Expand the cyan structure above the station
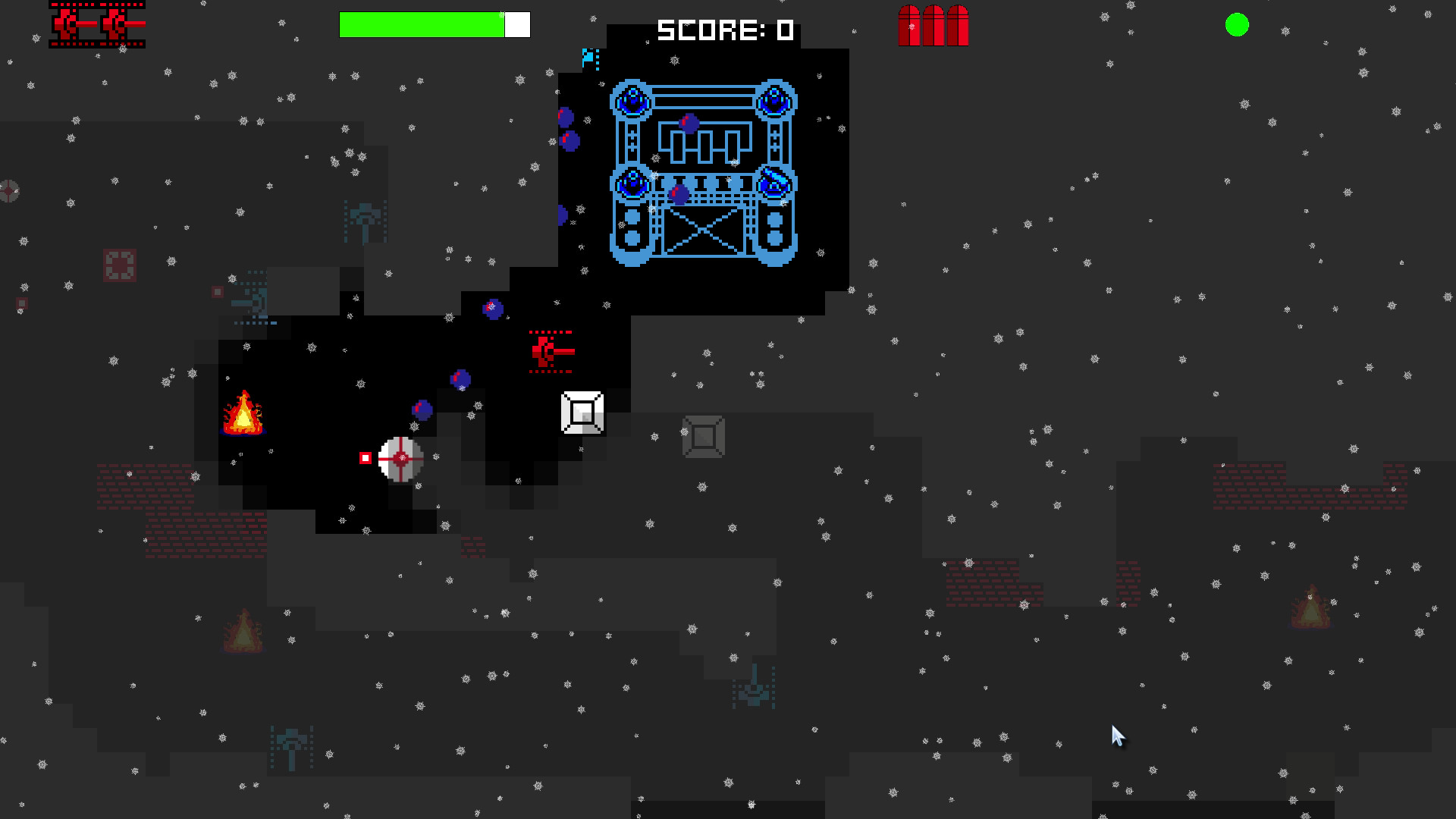This screenshot has width=1456, height=819. click(588, 57)
